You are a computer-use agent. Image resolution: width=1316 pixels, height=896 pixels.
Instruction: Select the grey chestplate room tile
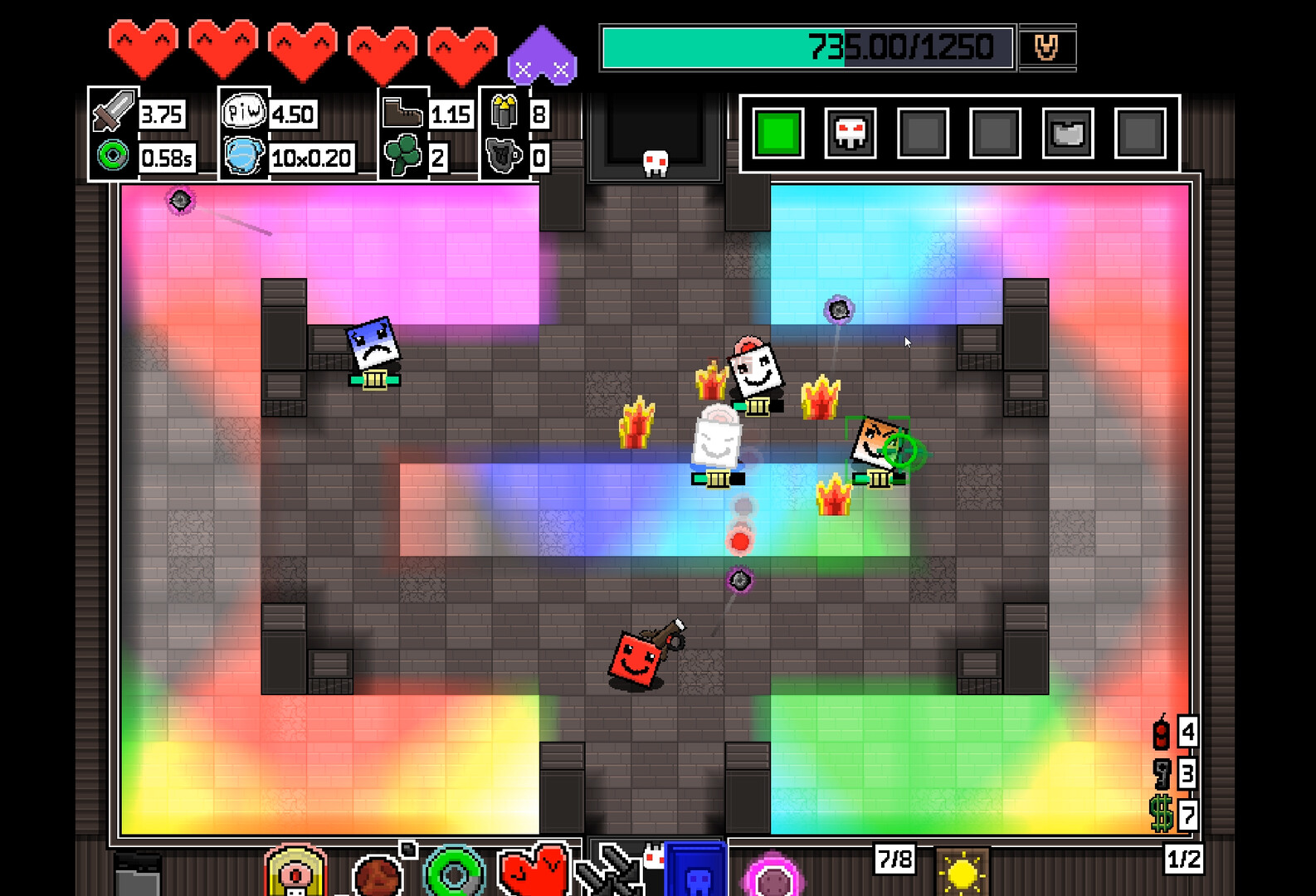[x=1068, y=134]
